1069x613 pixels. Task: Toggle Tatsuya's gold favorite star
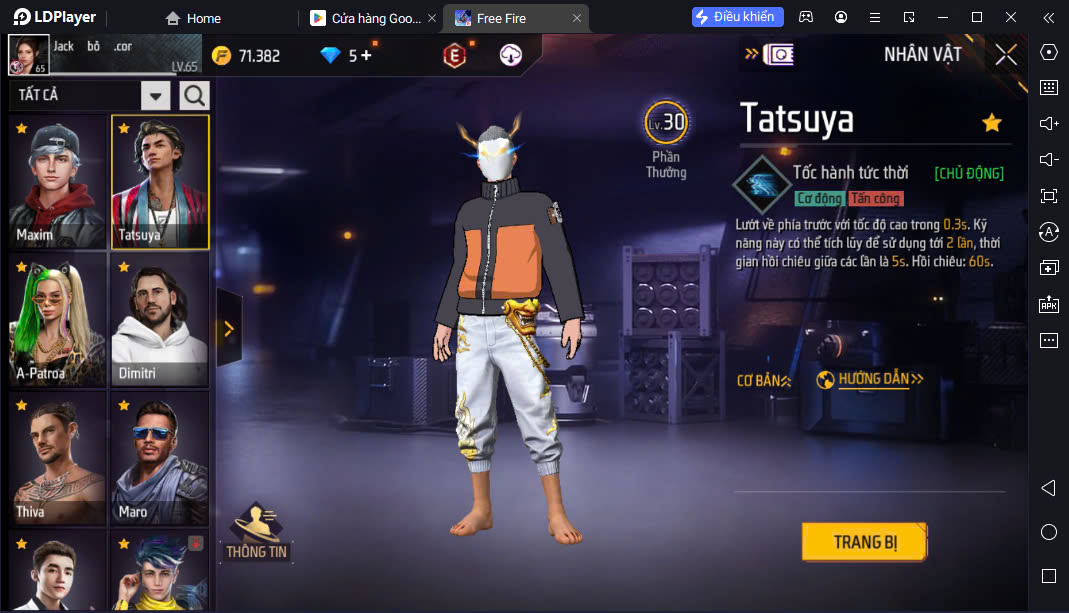pyautogui.click(x=991, y=122)
